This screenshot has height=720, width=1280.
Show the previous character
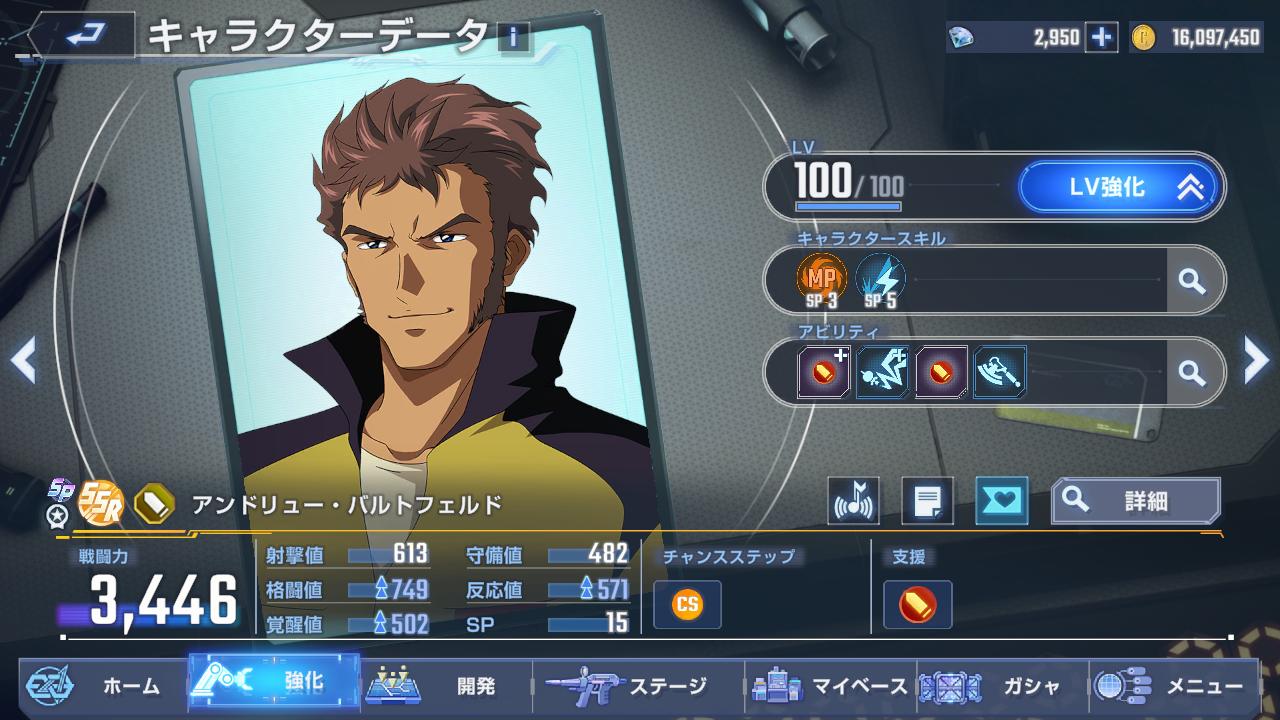pyautogui.click(x=23, y=360)
